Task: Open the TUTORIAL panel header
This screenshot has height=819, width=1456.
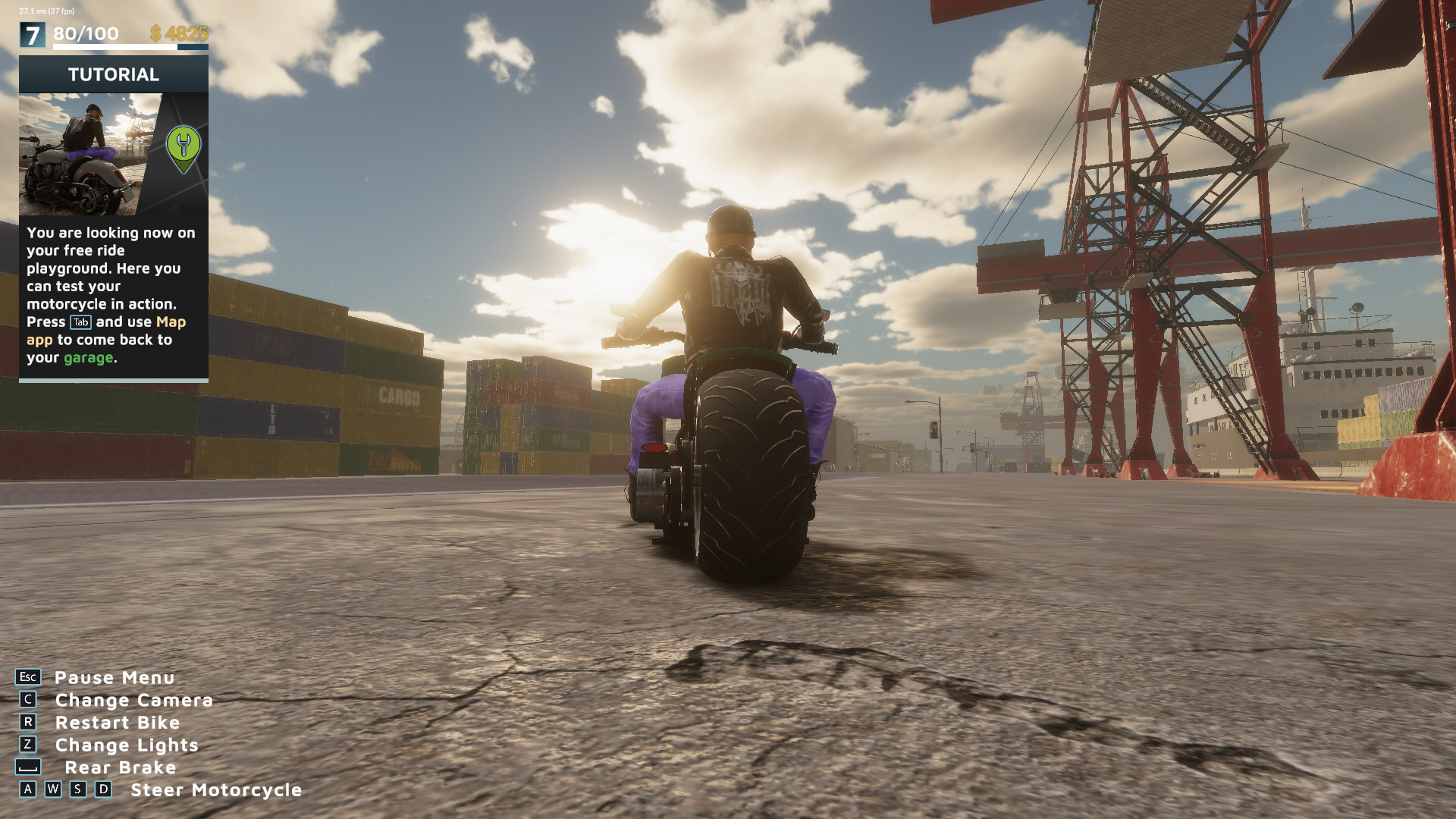Action: coord(113,74)
